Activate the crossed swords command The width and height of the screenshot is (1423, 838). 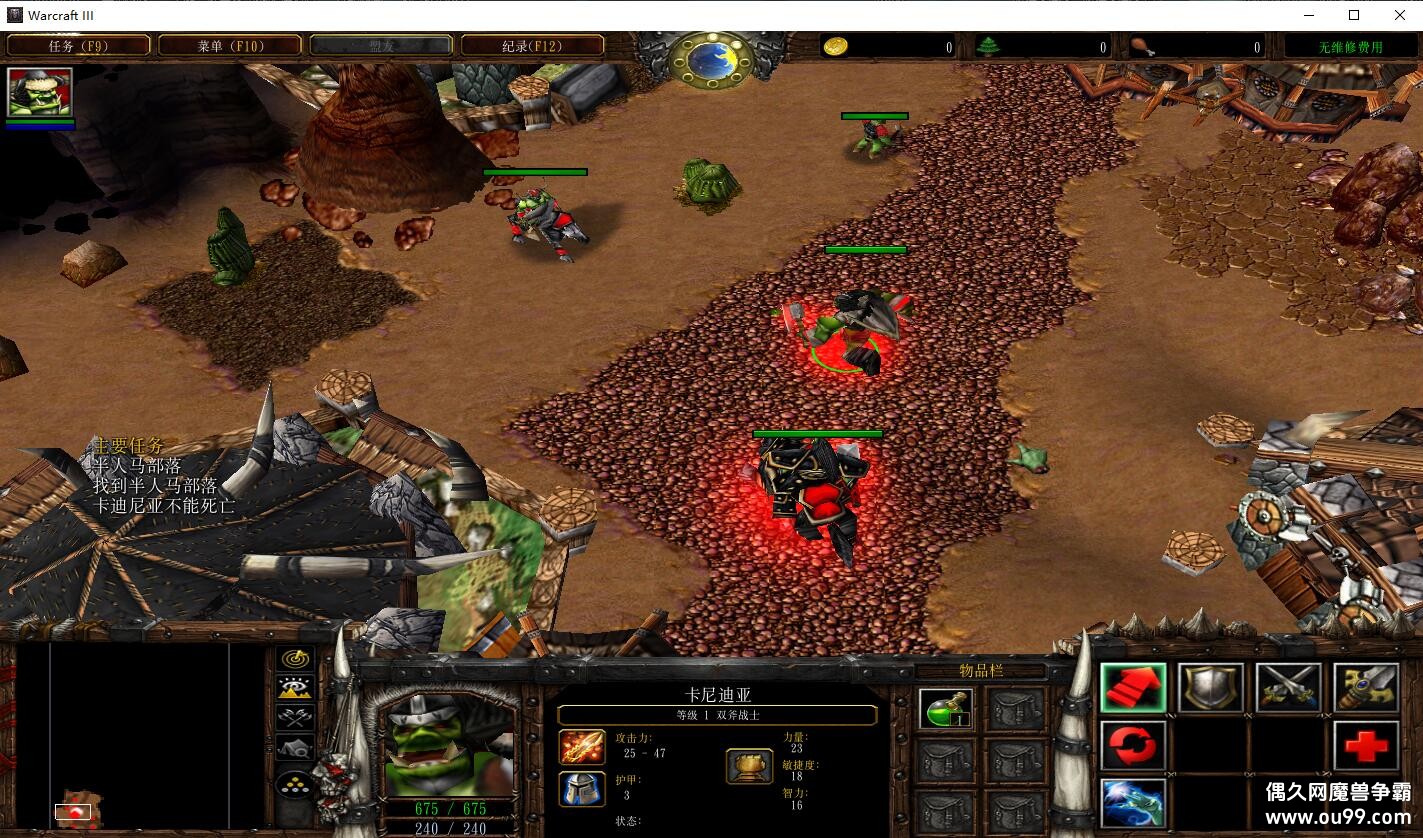1288,688
